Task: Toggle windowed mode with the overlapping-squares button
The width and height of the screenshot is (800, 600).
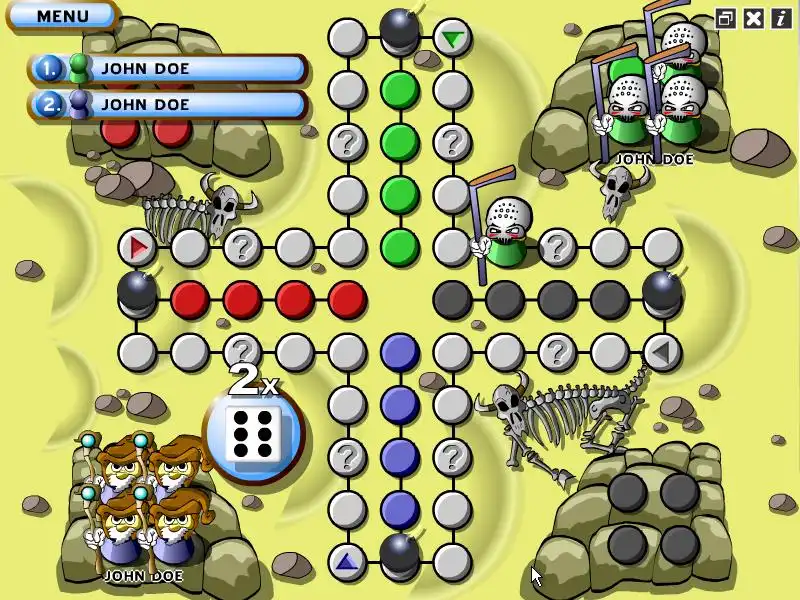Action: [726, 17]
